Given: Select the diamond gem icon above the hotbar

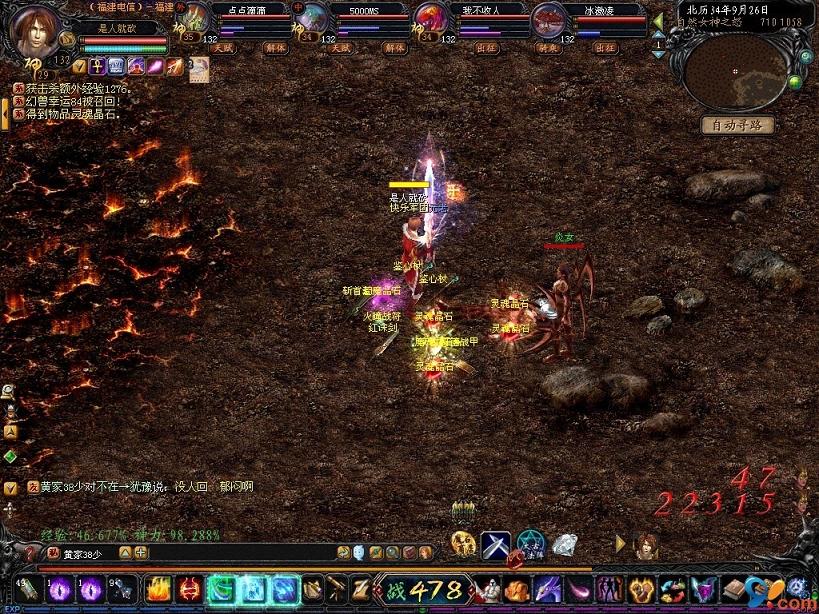Looking at the screenshot, I should pos(565,545).
